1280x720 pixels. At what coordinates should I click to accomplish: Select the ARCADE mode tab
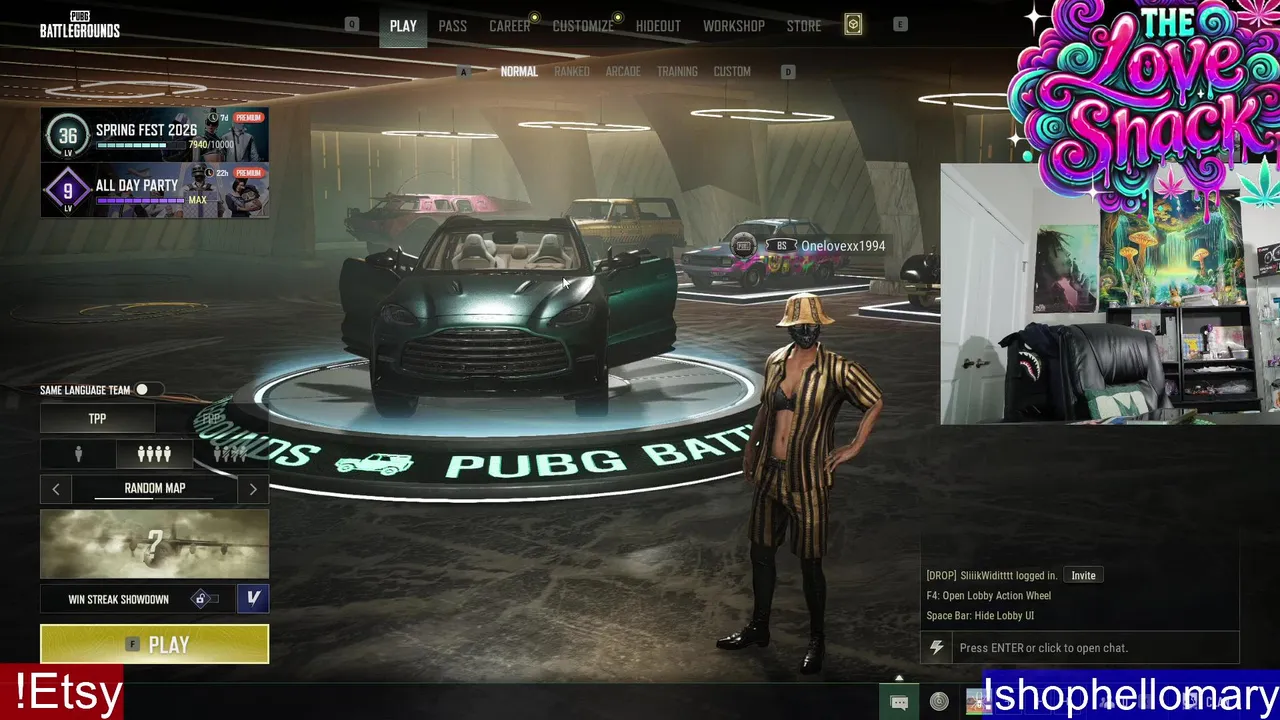point(623,72)
